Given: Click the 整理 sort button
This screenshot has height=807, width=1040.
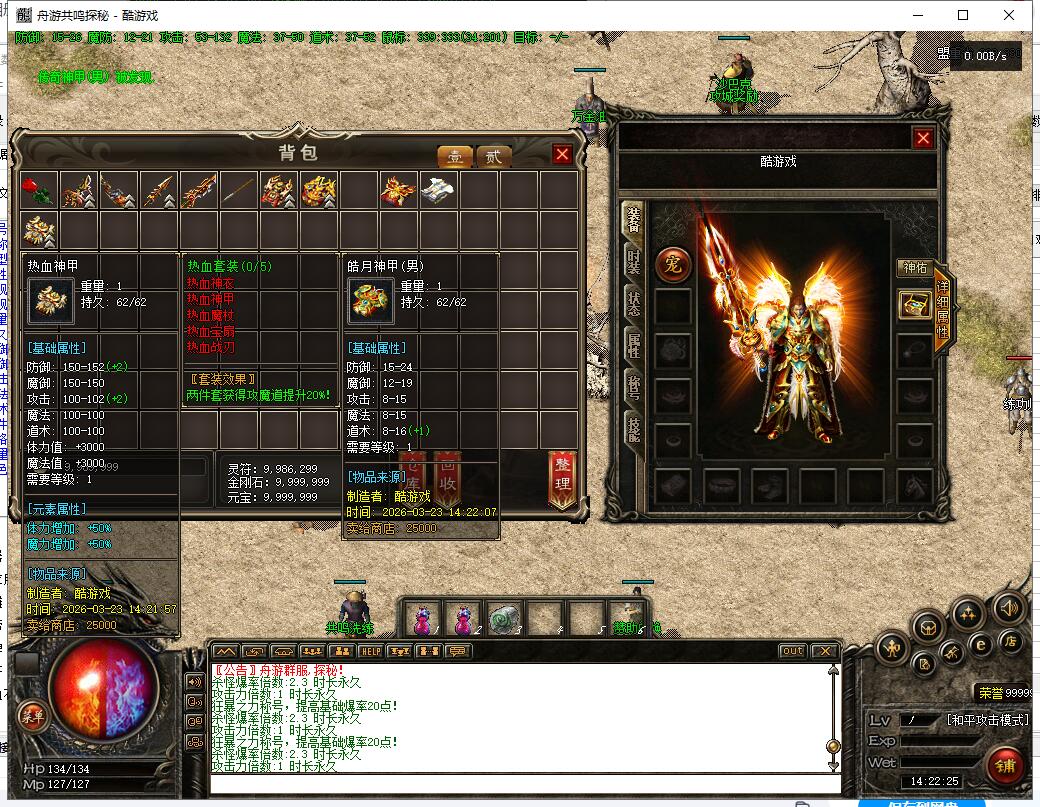Looking at the screenshot, I should pyautogui.click(x=562, y=478).
